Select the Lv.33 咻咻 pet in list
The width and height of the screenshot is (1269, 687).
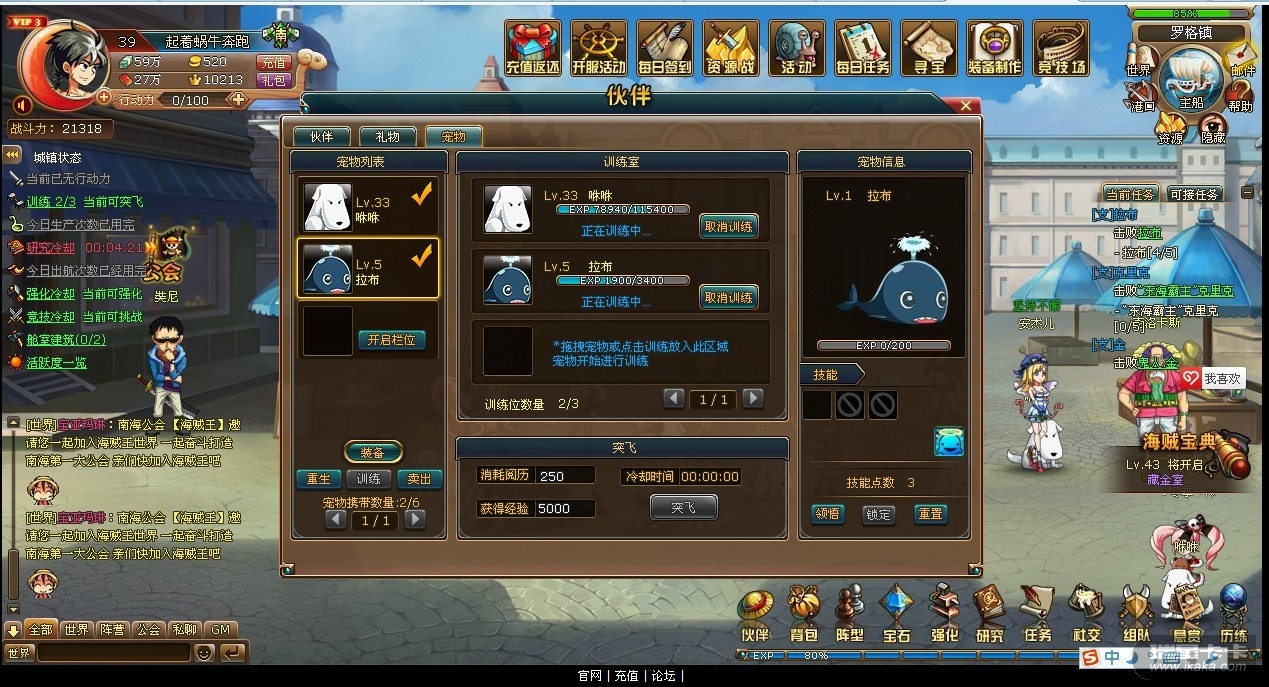[x=369, y=207]
